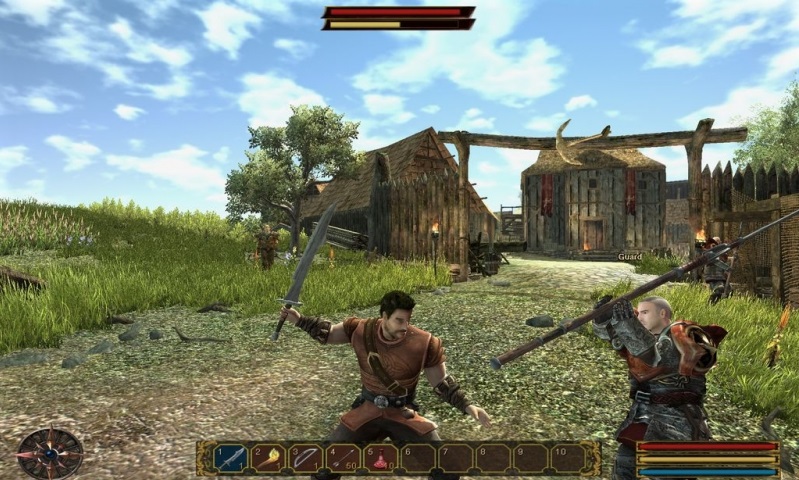Image resolution: width=799 pixels, height=480 pixels.
Task: Select the arrows stack in slot 4
Action: [x=343, y=458]
